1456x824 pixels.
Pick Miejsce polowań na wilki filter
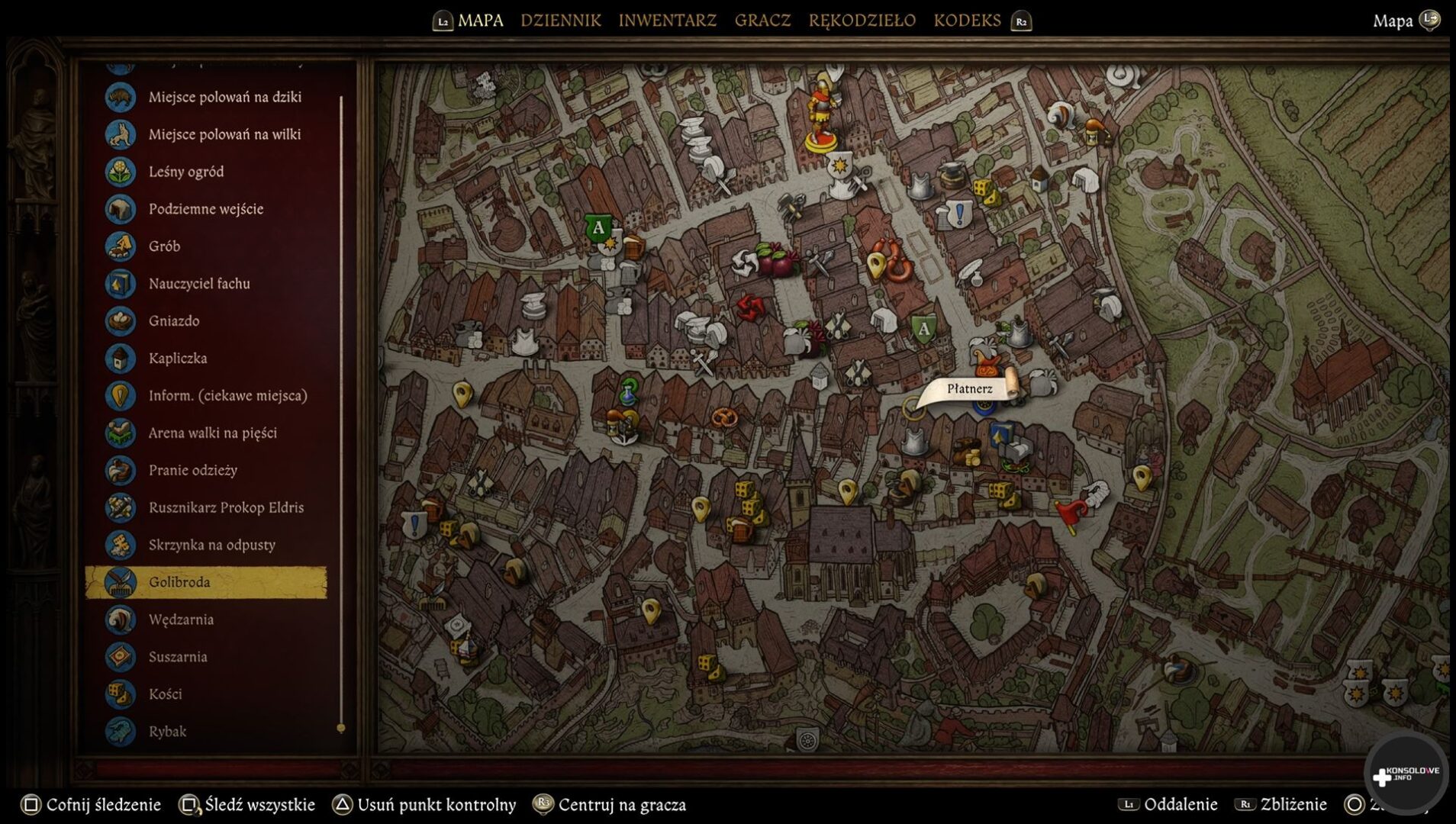pyautogui.click(x=224, y=134)
